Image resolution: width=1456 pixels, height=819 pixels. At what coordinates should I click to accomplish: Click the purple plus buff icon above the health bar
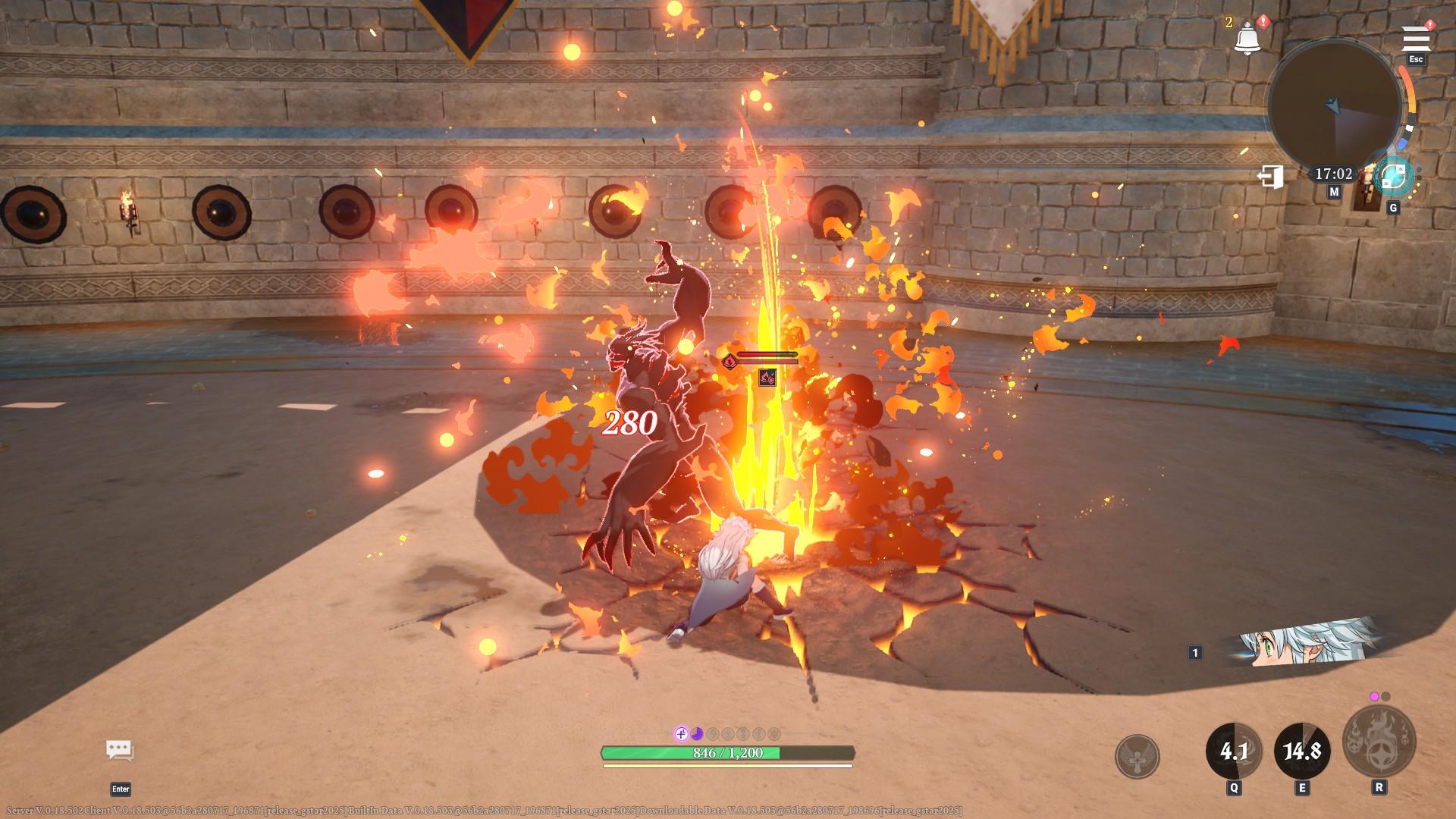point(679,733)
